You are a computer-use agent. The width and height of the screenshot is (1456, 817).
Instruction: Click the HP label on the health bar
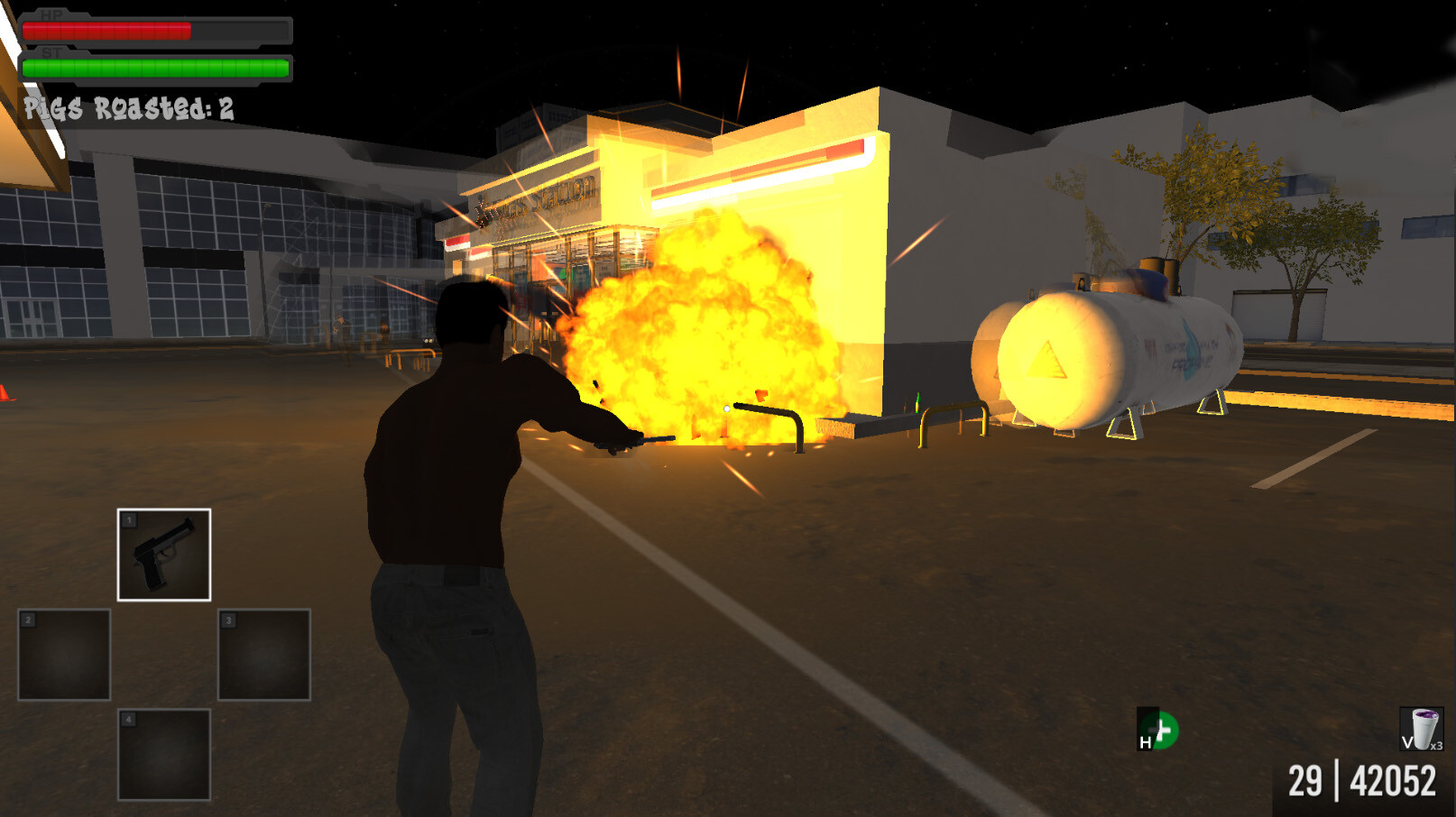click(51, 14)
